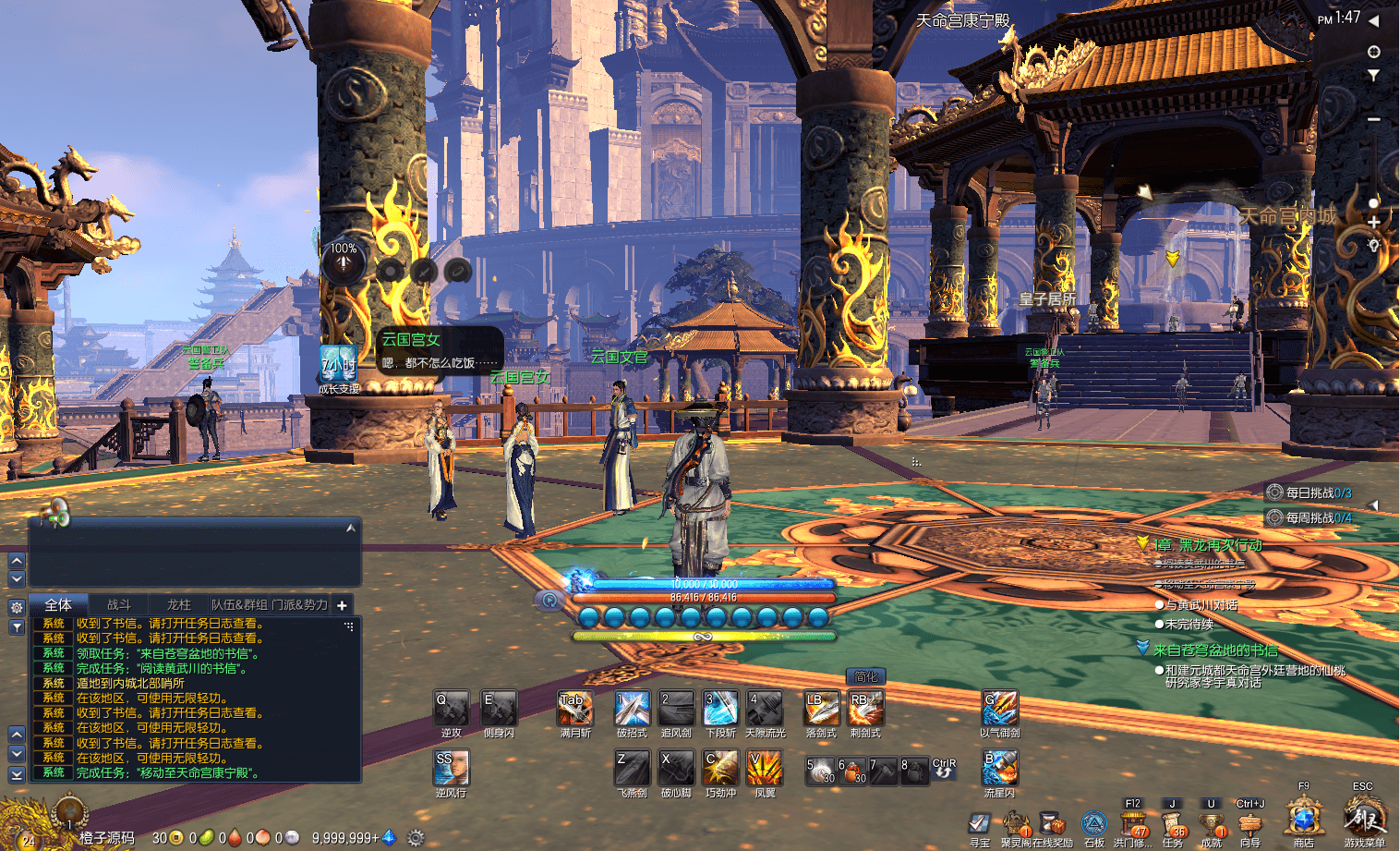Trigger the 下段斩 skill

[721, 709]
